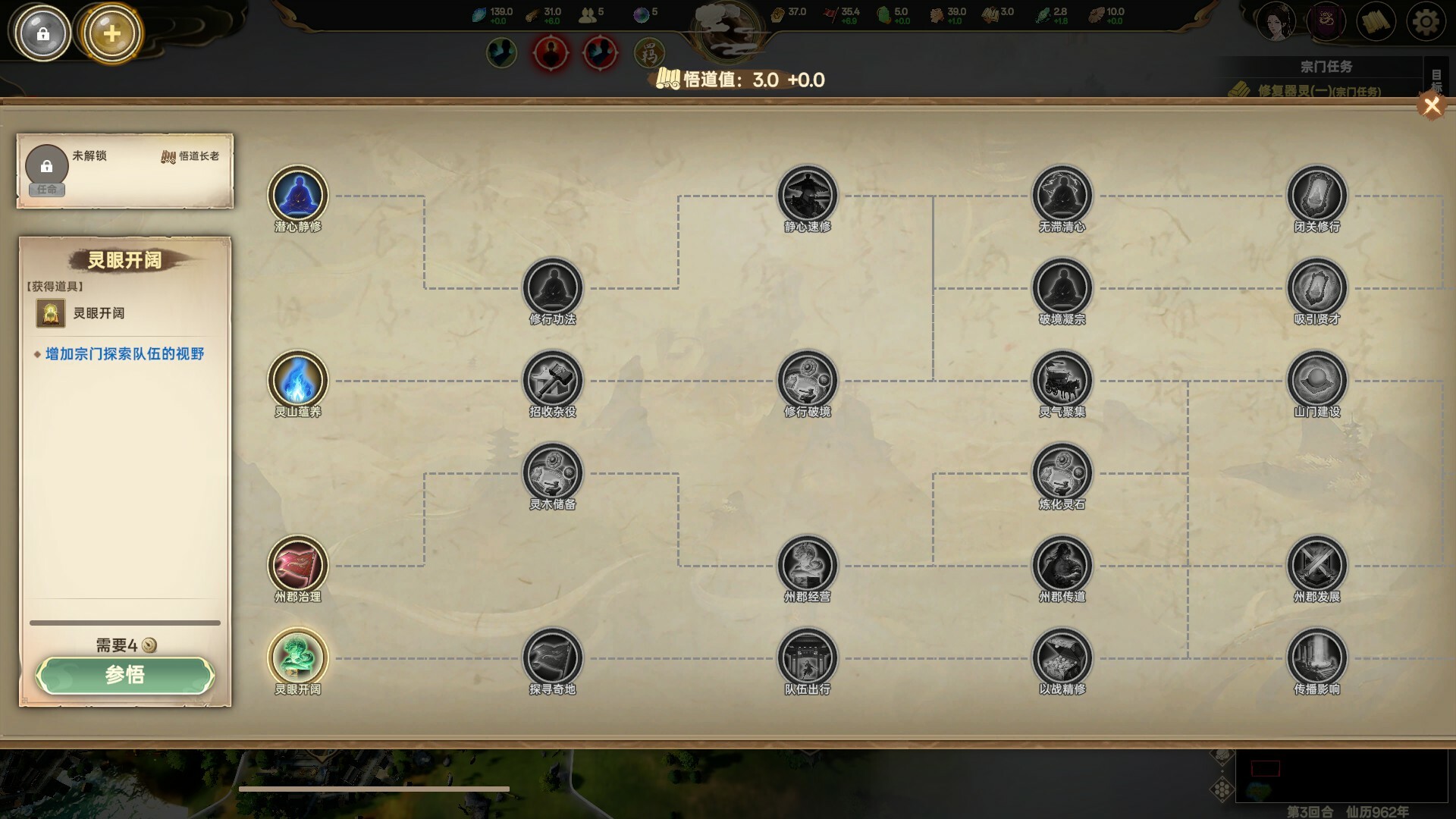Screen dimensions: 1456x819
Task: Select the 潜心静修 skill node
Action: [298, 196]
